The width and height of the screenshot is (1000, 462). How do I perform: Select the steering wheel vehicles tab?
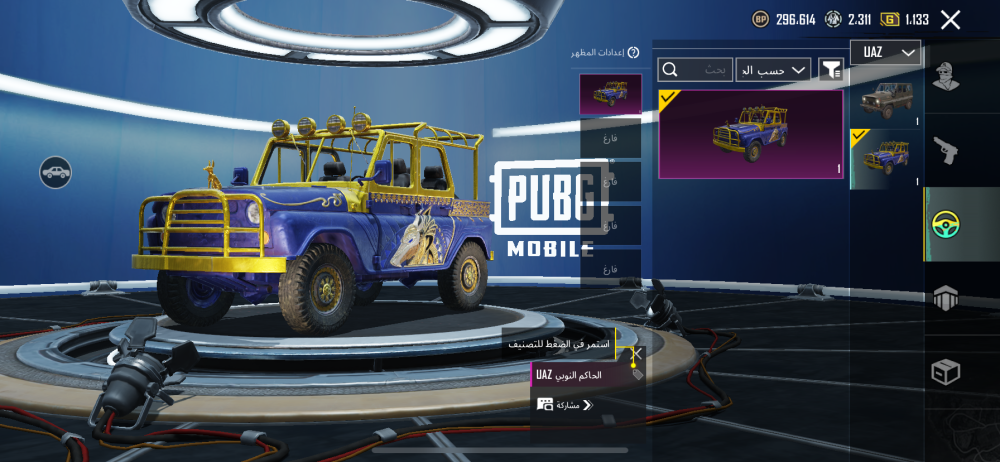[x=946, y=224]
